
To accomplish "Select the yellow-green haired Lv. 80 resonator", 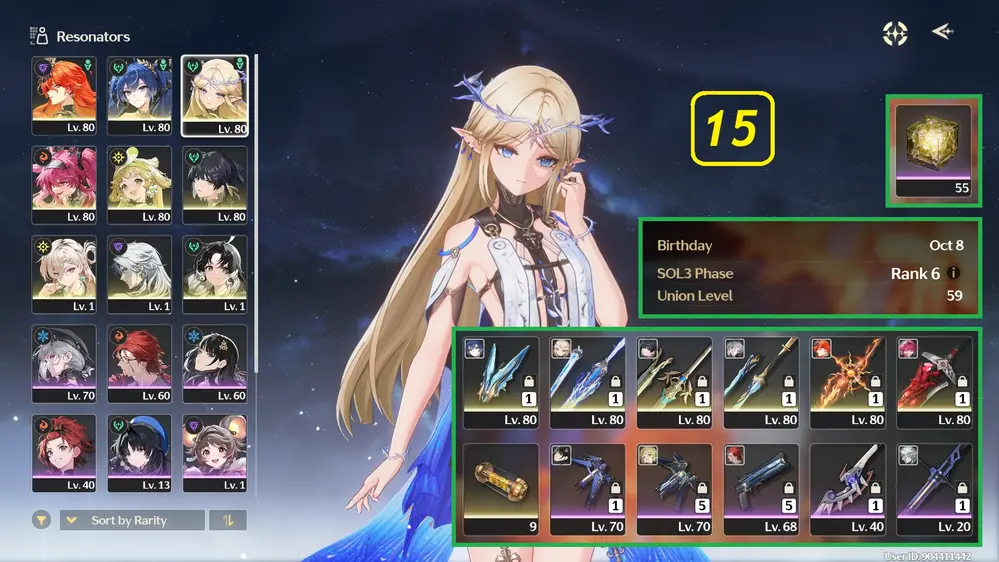I will pyautogui.click(x=140, y=184).
